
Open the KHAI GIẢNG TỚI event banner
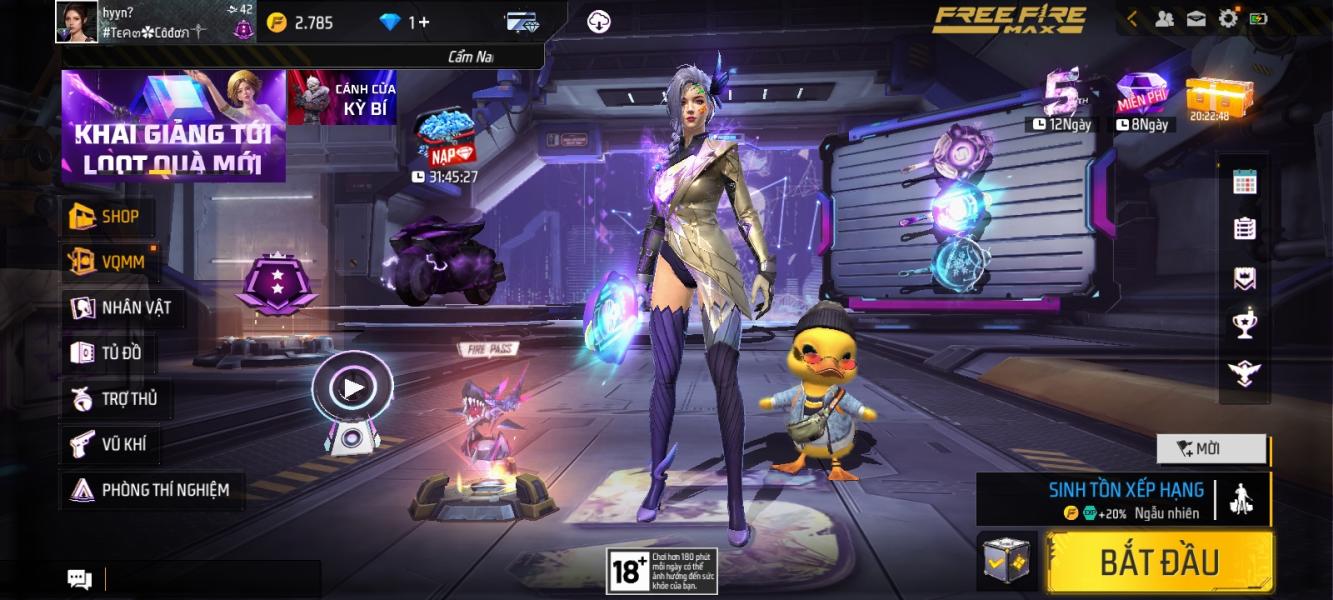(x=173, y=126)
